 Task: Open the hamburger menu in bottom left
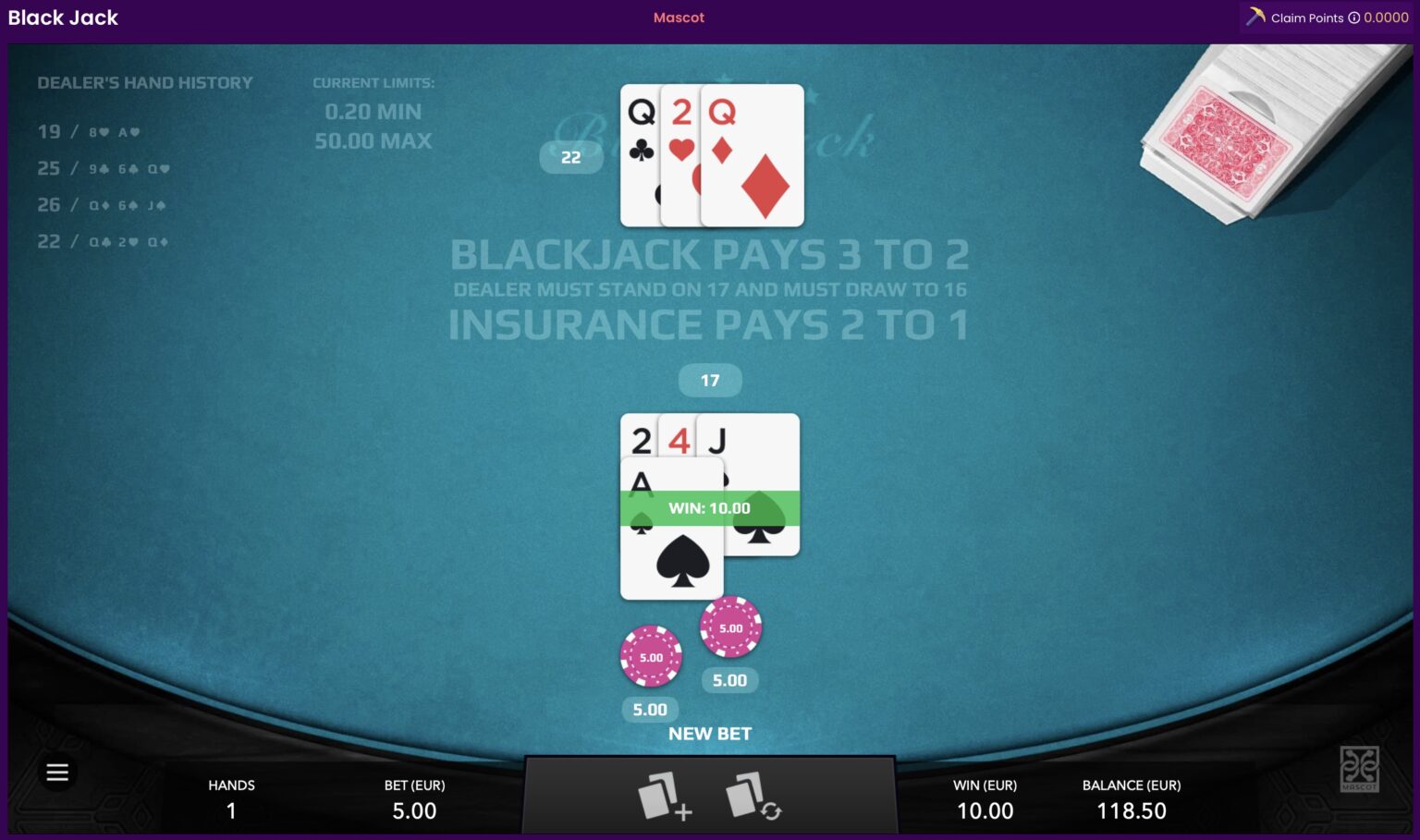(x=57, y=772)
